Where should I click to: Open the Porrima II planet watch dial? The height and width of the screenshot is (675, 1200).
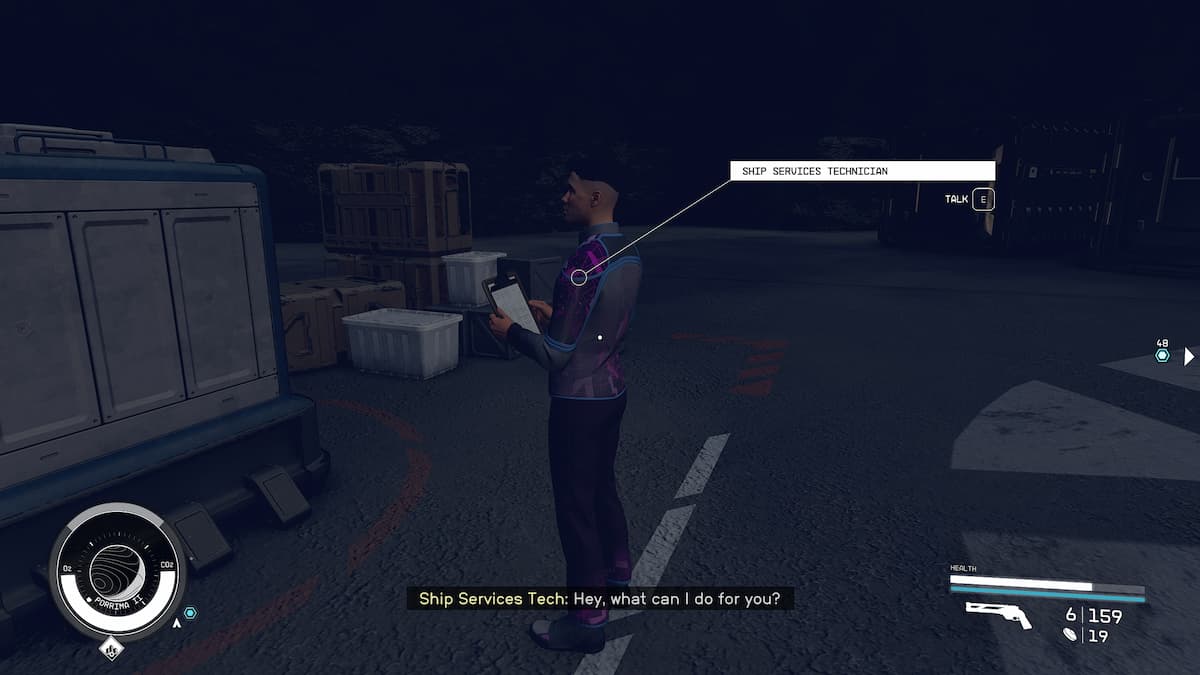[x=117, y=570]
